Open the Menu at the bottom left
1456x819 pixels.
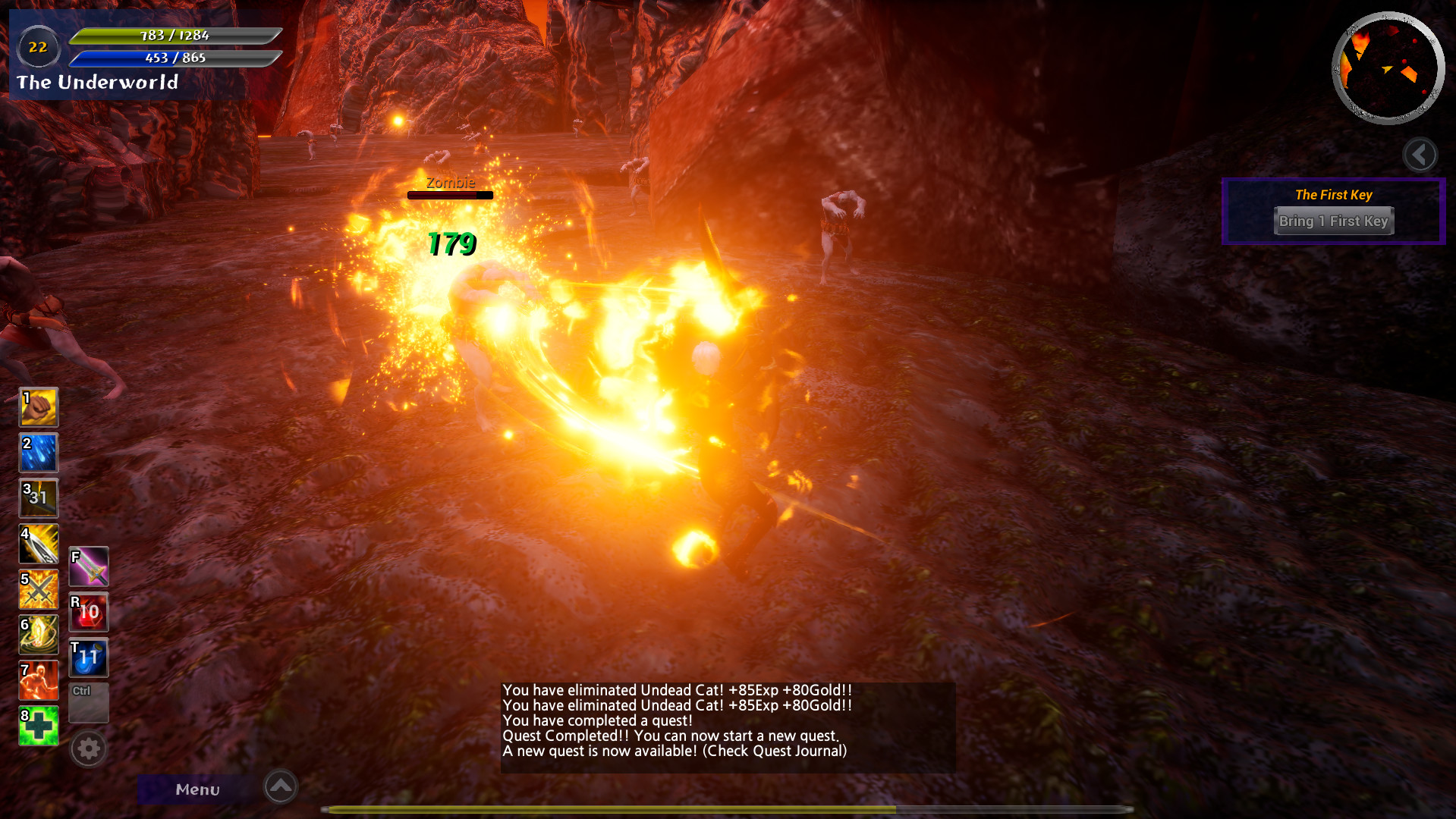197,789
